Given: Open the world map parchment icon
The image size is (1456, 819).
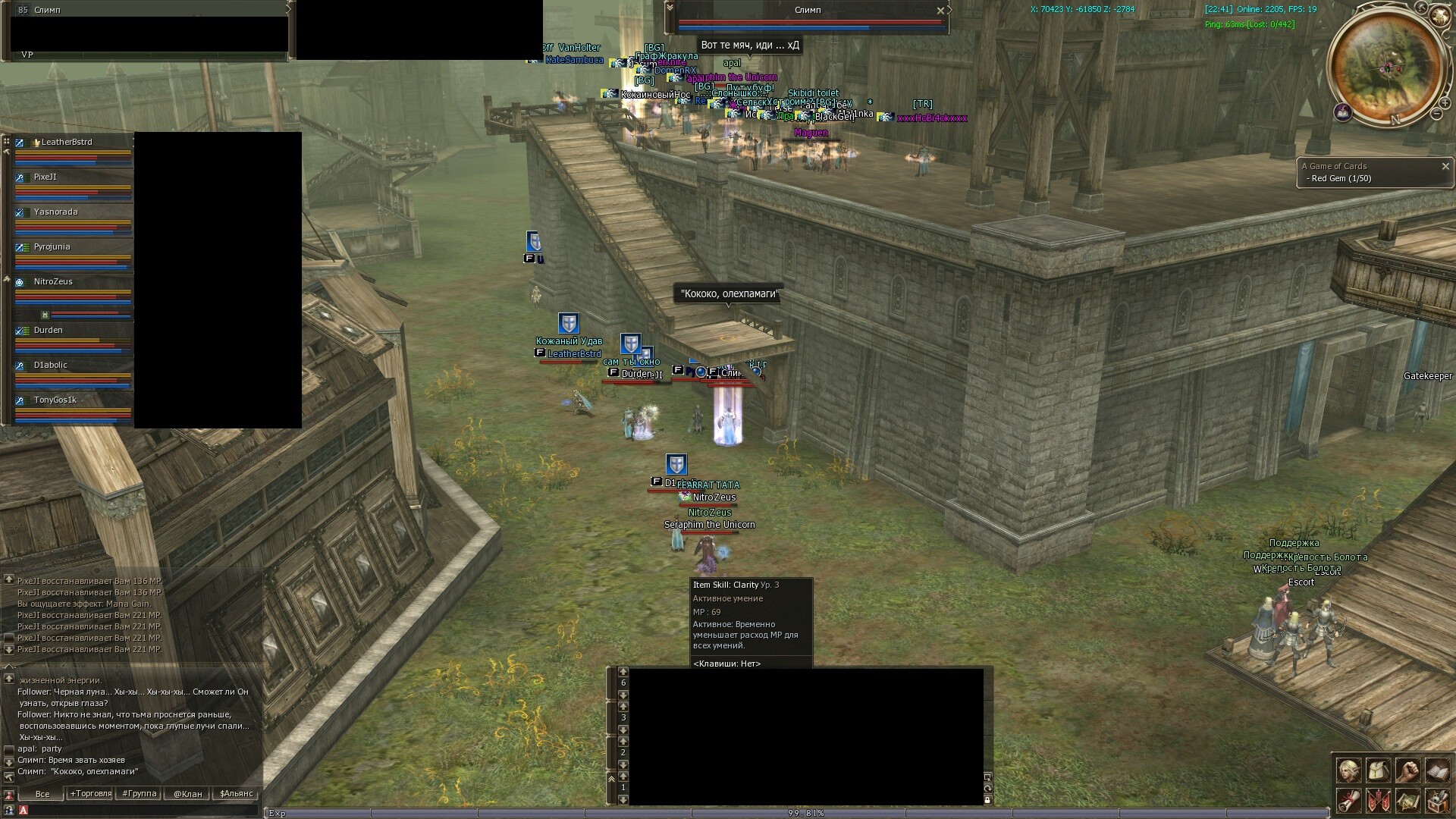Looking at the screenshot, I should 1407,800.
